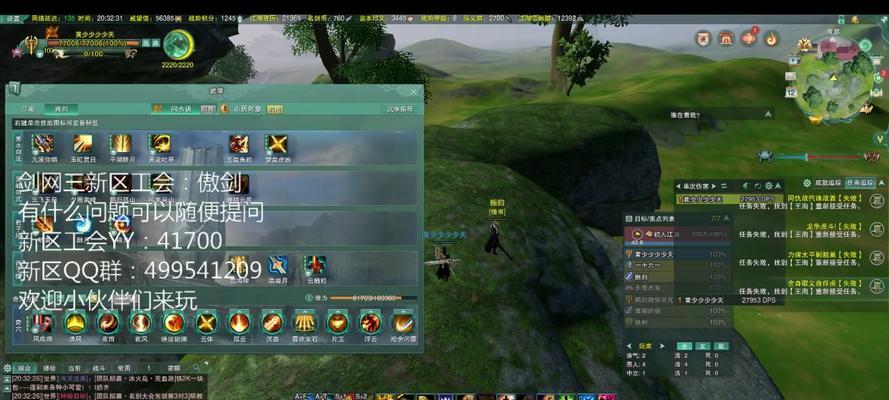The image size is (889, 400).
Task: Click the 雾锁宝石 talent icon
Action: (x=304, y=322)
